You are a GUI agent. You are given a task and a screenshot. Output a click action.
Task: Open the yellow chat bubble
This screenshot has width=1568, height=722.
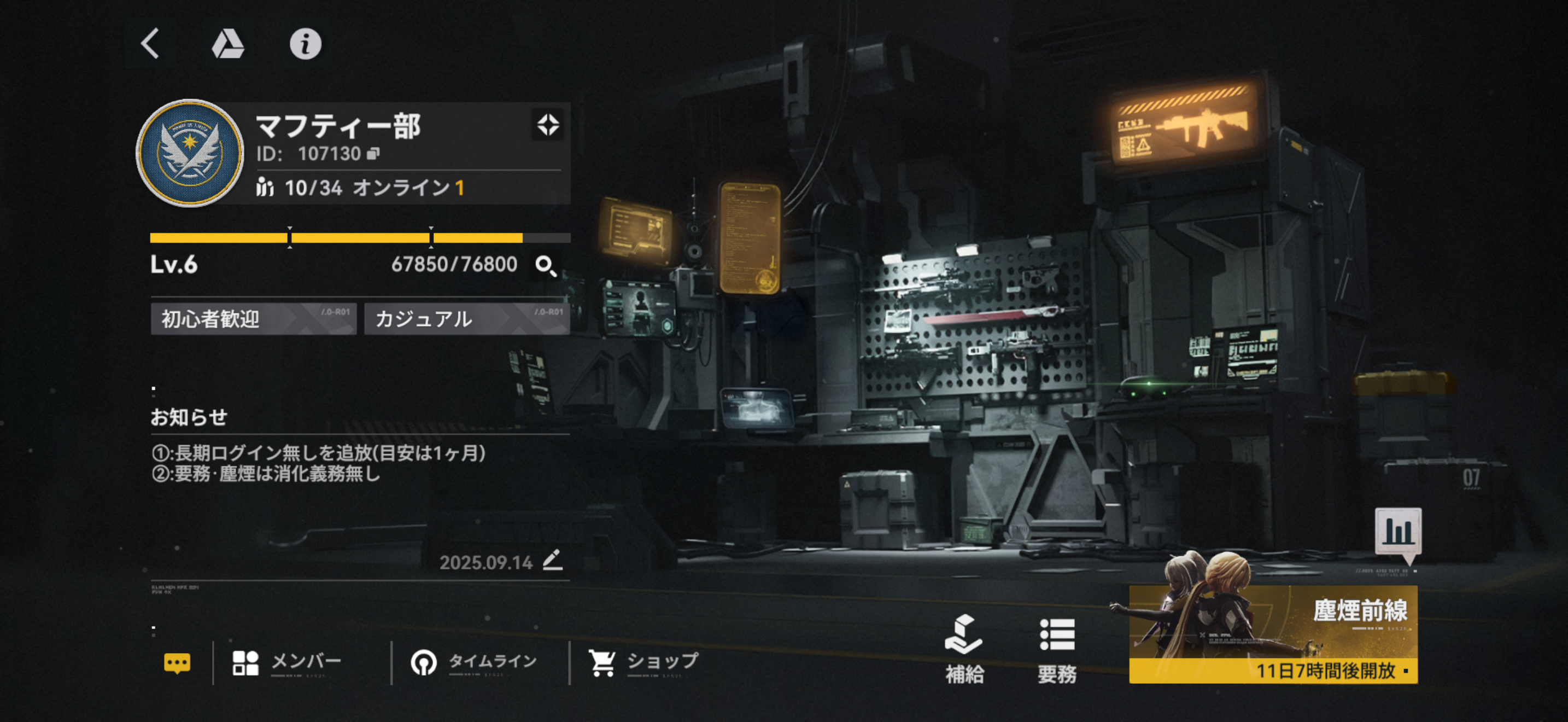177,662
